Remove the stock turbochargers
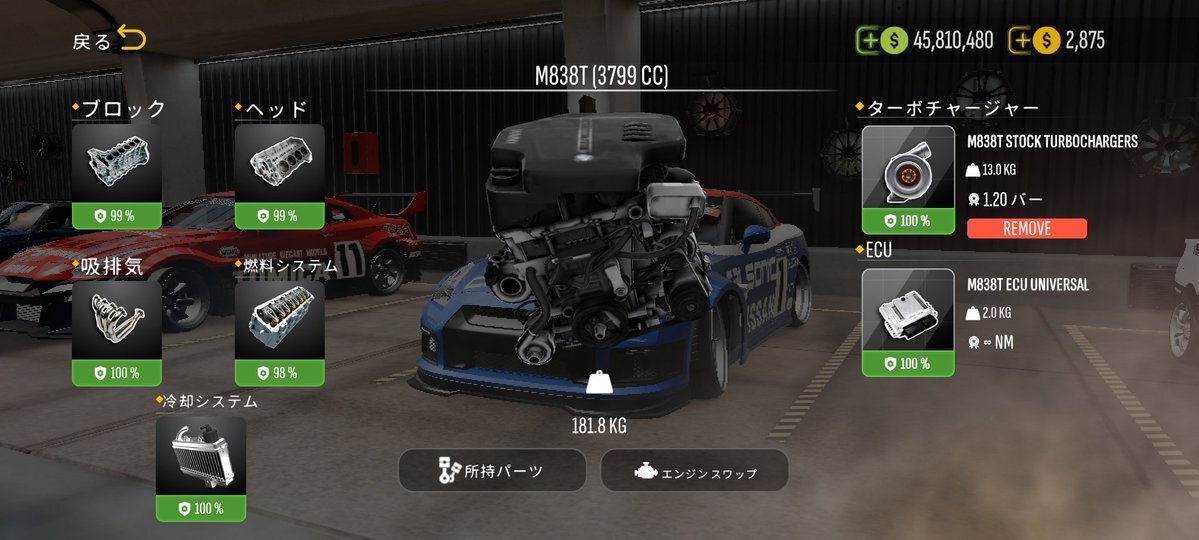 coord(1026,229)
